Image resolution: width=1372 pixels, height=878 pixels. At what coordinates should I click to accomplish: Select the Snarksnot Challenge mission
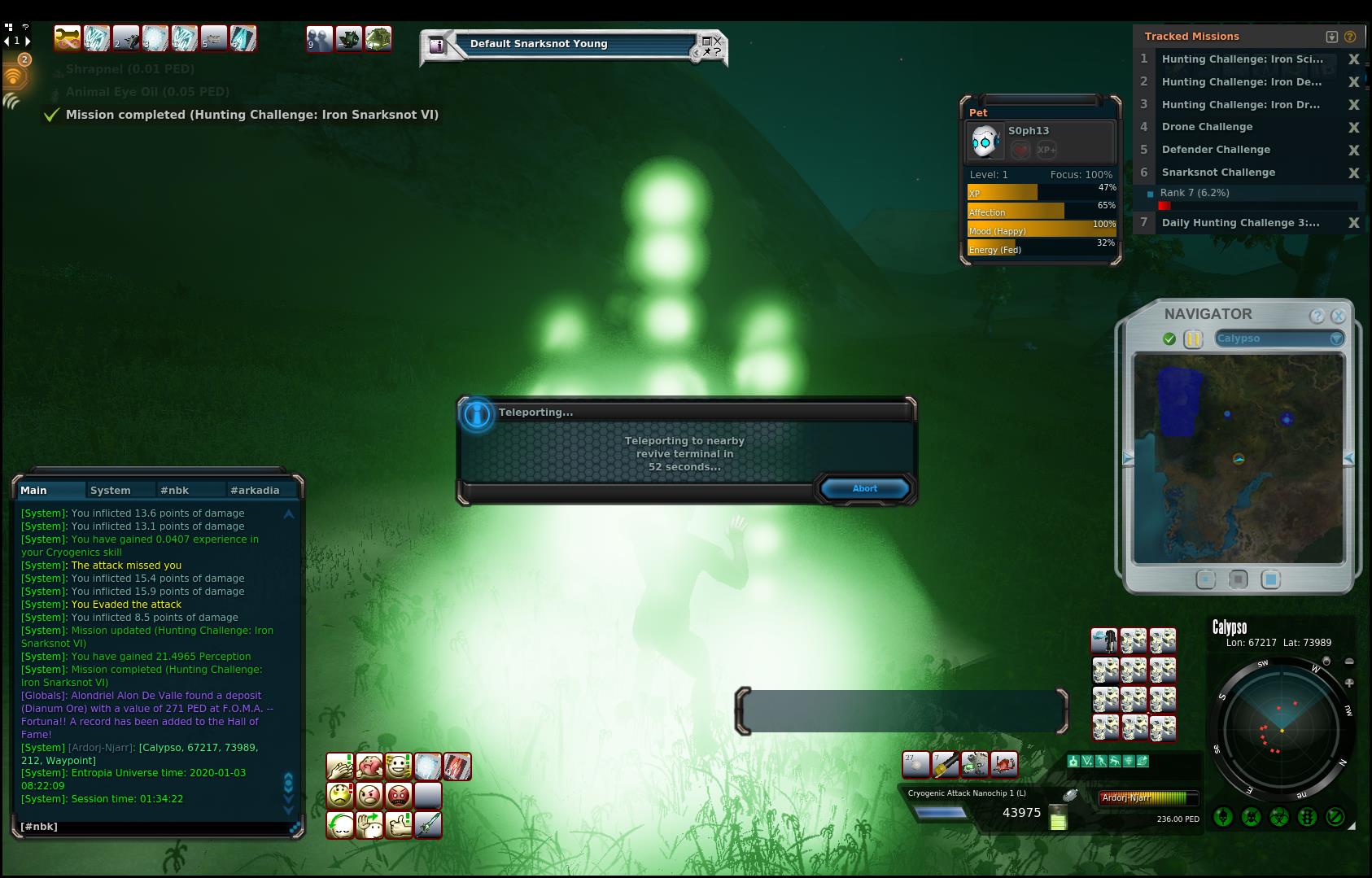(x=1218, y=173)
